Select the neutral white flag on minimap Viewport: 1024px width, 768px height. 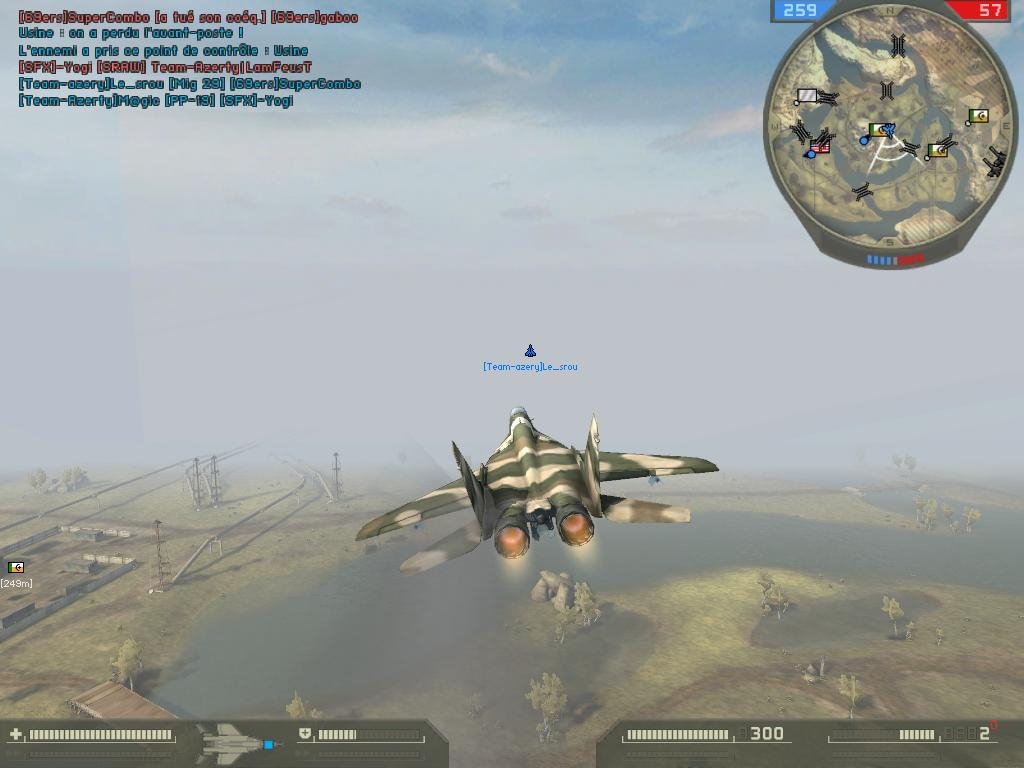(806, 96)
